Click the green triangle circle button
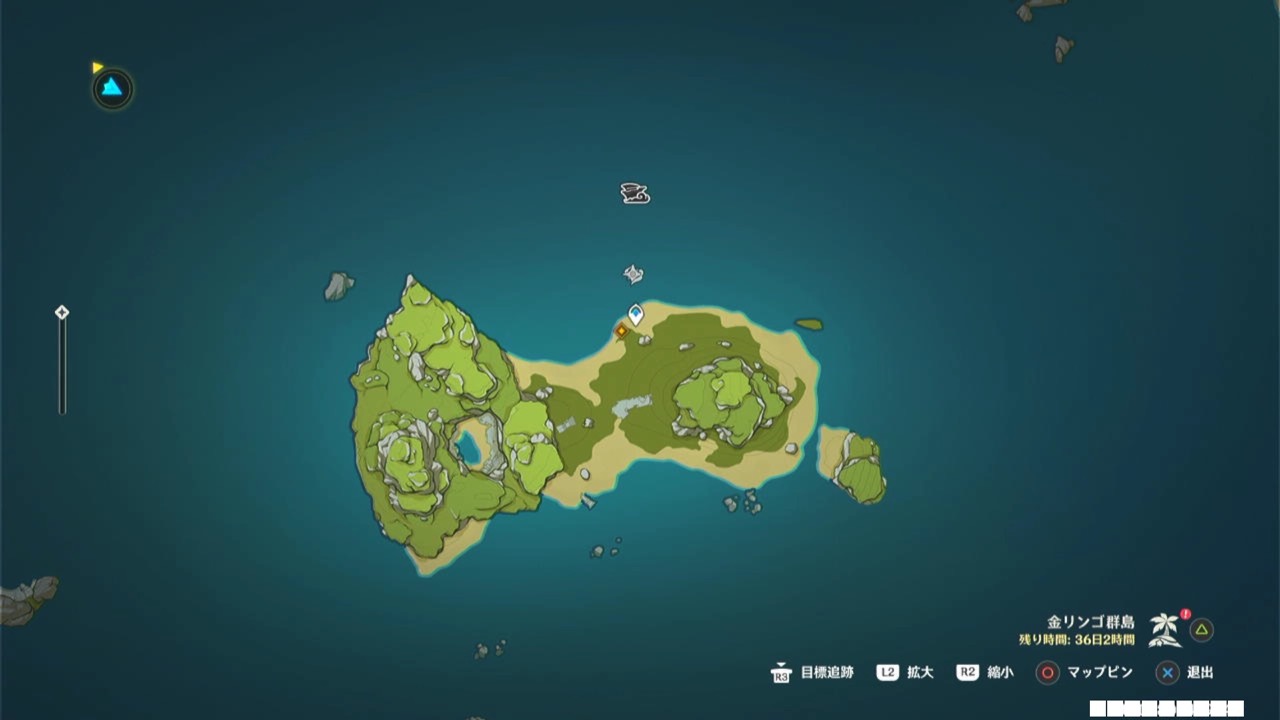The width and height of the screenshot is (1280, 720). pos(1201,631)
